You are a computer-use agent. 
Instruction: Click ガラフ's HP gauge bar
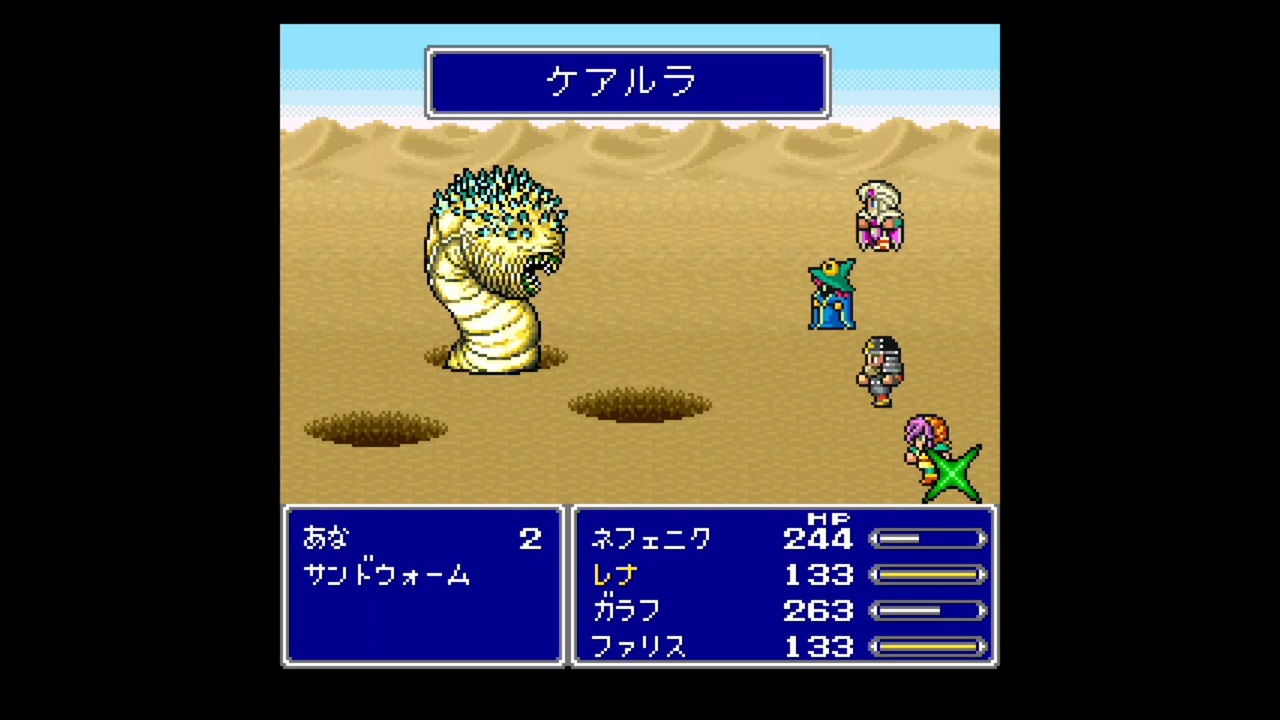point(928,611)
